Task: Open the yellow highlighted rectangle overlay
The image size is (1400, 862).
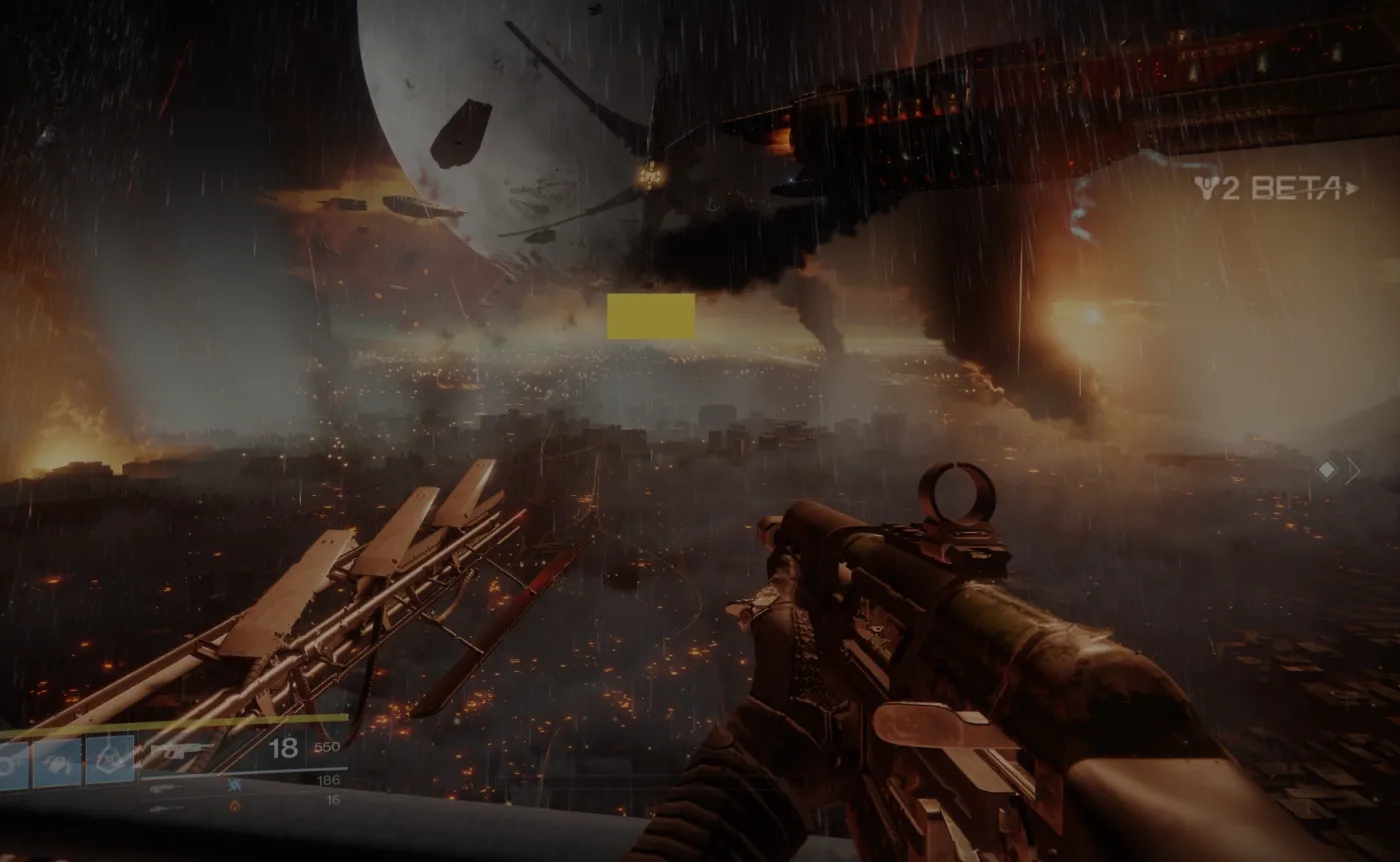Action: tap(650, 317)
